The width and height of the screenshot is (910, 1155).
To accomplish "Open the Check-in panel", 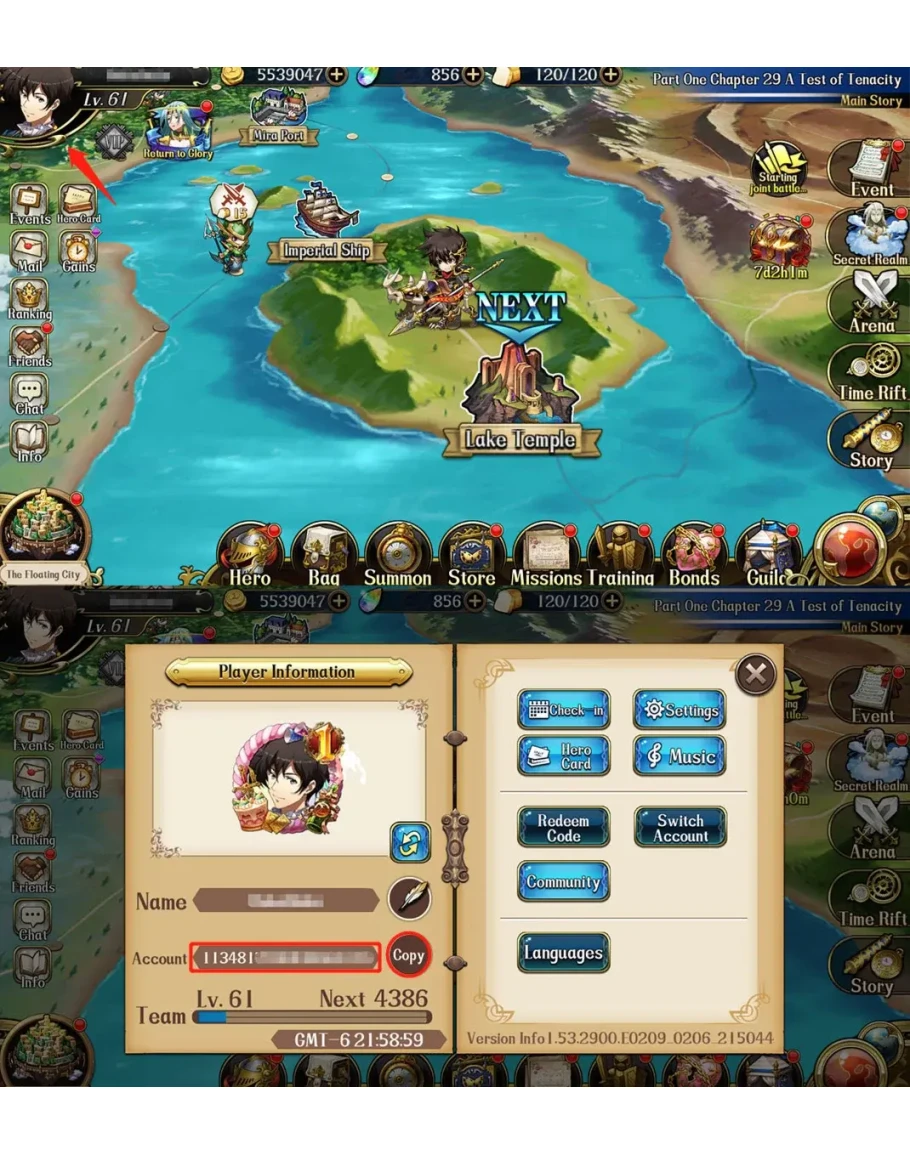I will pos(563,709).
